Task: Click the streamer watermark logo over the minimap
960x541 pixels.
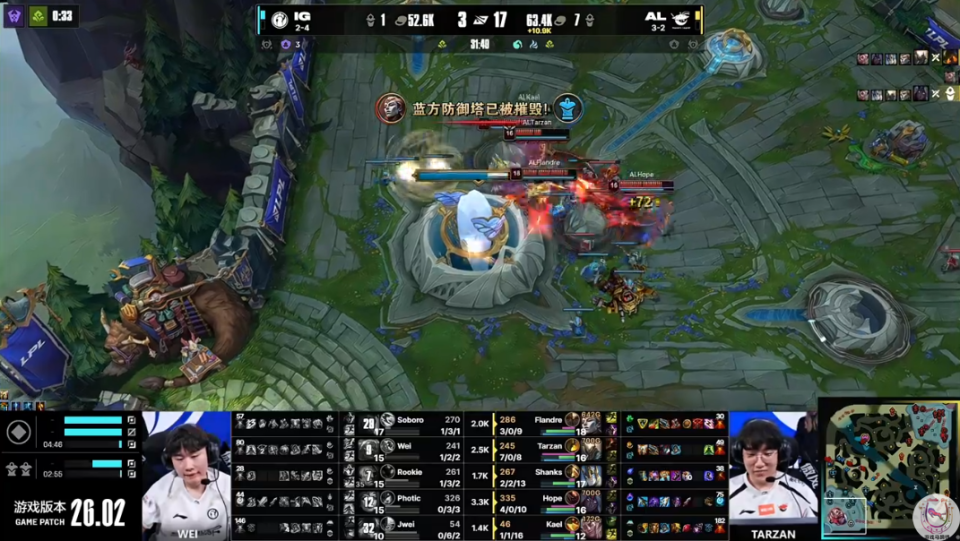Action: (934, 514)
